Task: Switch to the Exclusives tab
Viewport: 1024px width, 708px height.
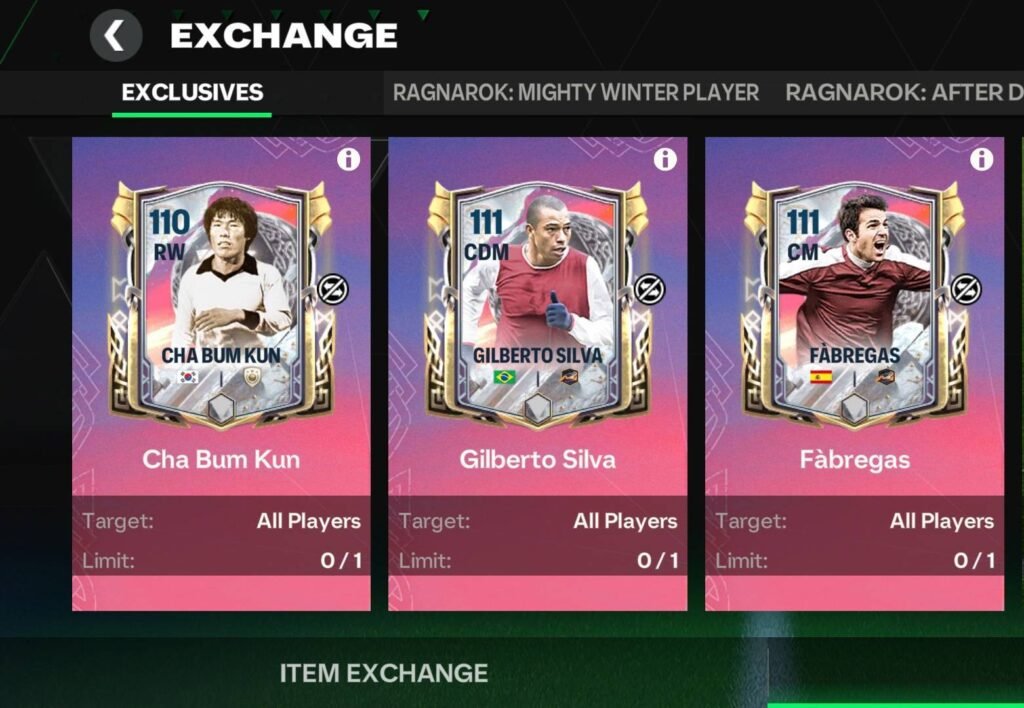Action: click(x=192, y=93)
